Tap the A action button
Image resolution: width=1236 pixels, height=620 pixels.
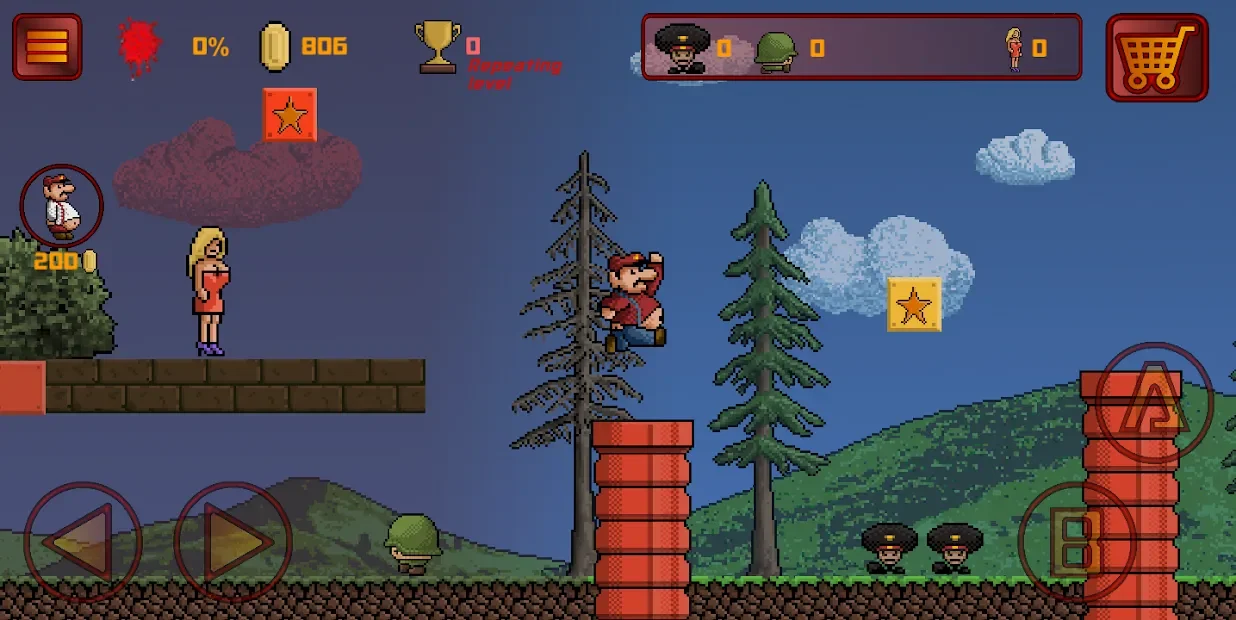(x=1155, y=402)
